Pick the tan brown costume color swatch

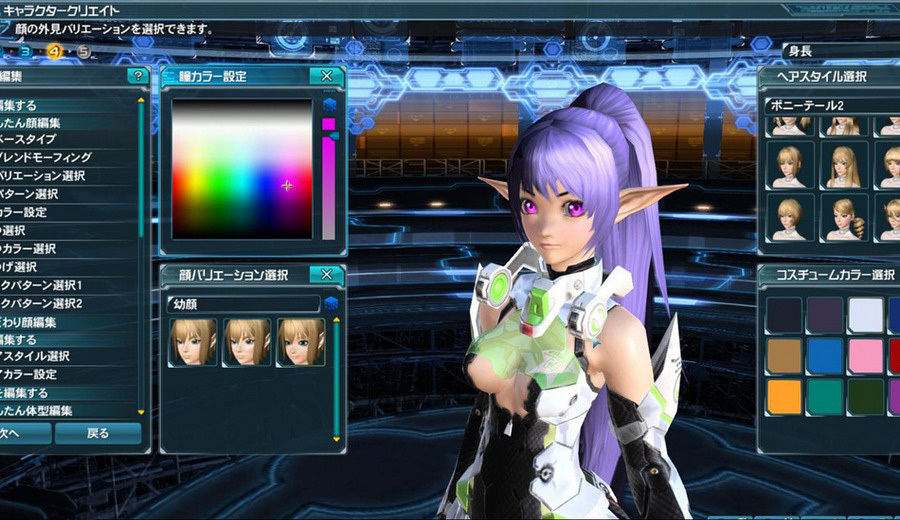click(x=784, y=355)
